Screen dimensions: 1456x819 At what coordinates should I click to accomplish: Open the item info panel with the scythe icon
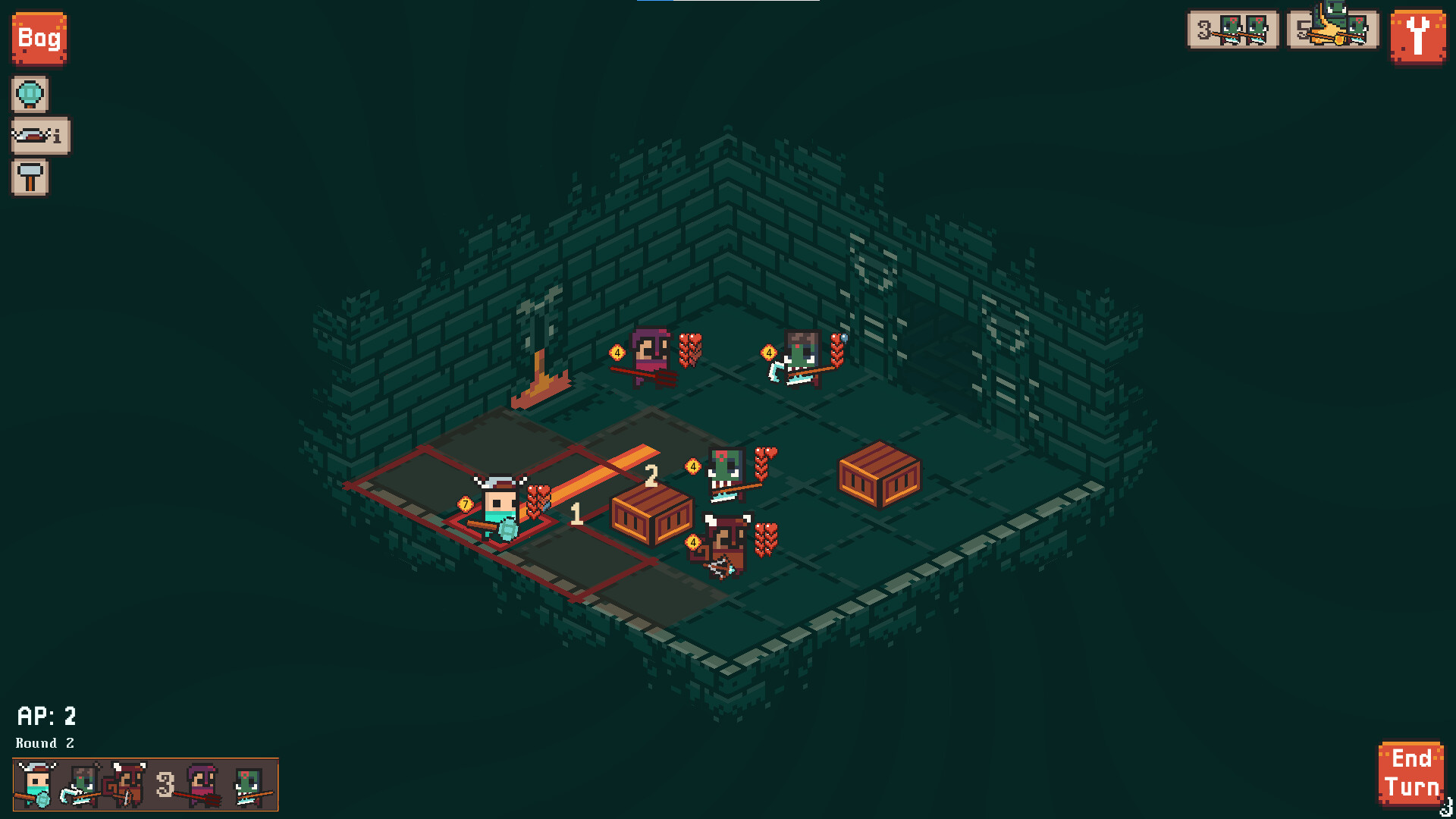(x=39, y=136)
